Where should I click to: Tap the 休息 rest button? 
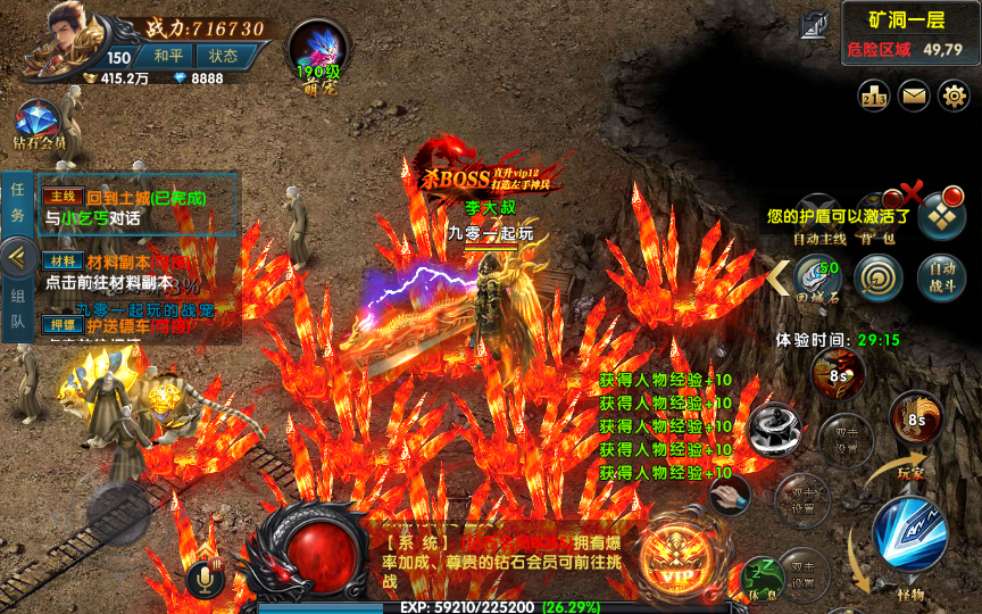pos(763,578)
